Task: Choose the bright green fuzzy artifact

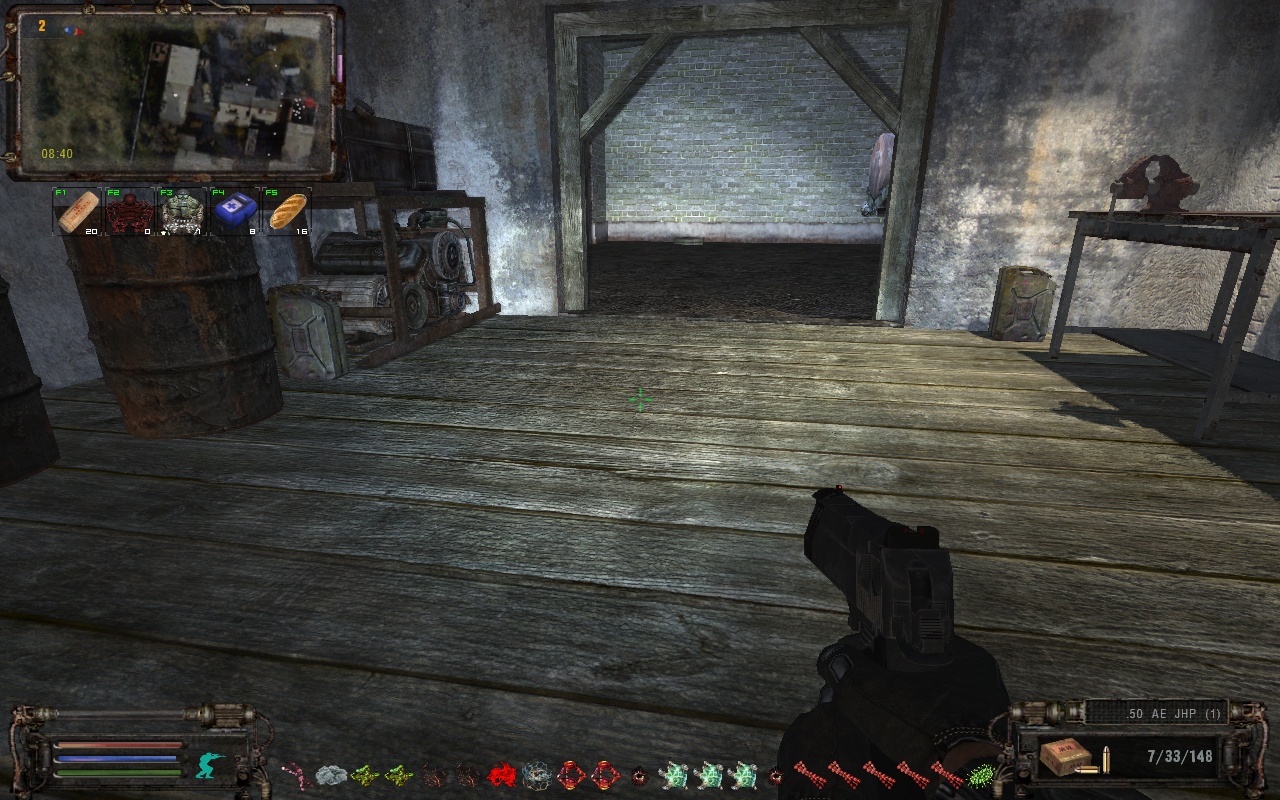Action: point(981,774)
